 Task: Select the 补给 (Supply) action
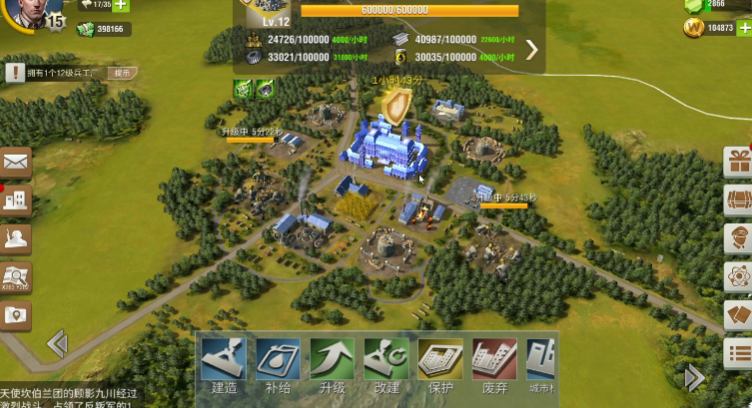278,364
